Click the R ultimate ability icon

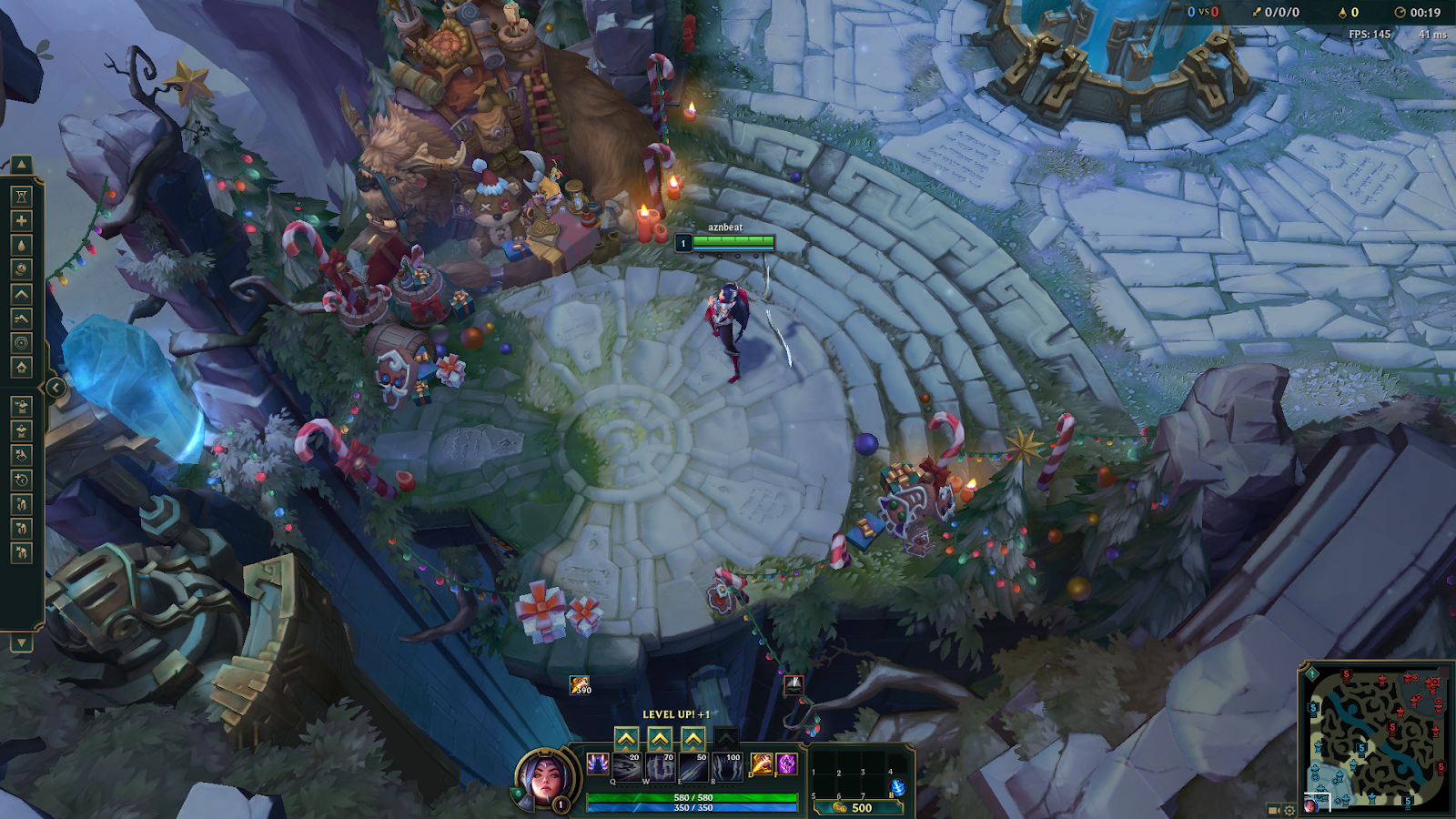[x=727, y=767]
